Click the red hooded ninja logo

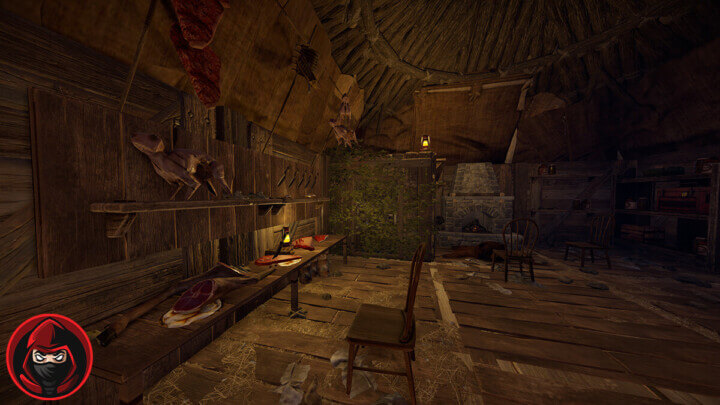(x=49, y=357)
